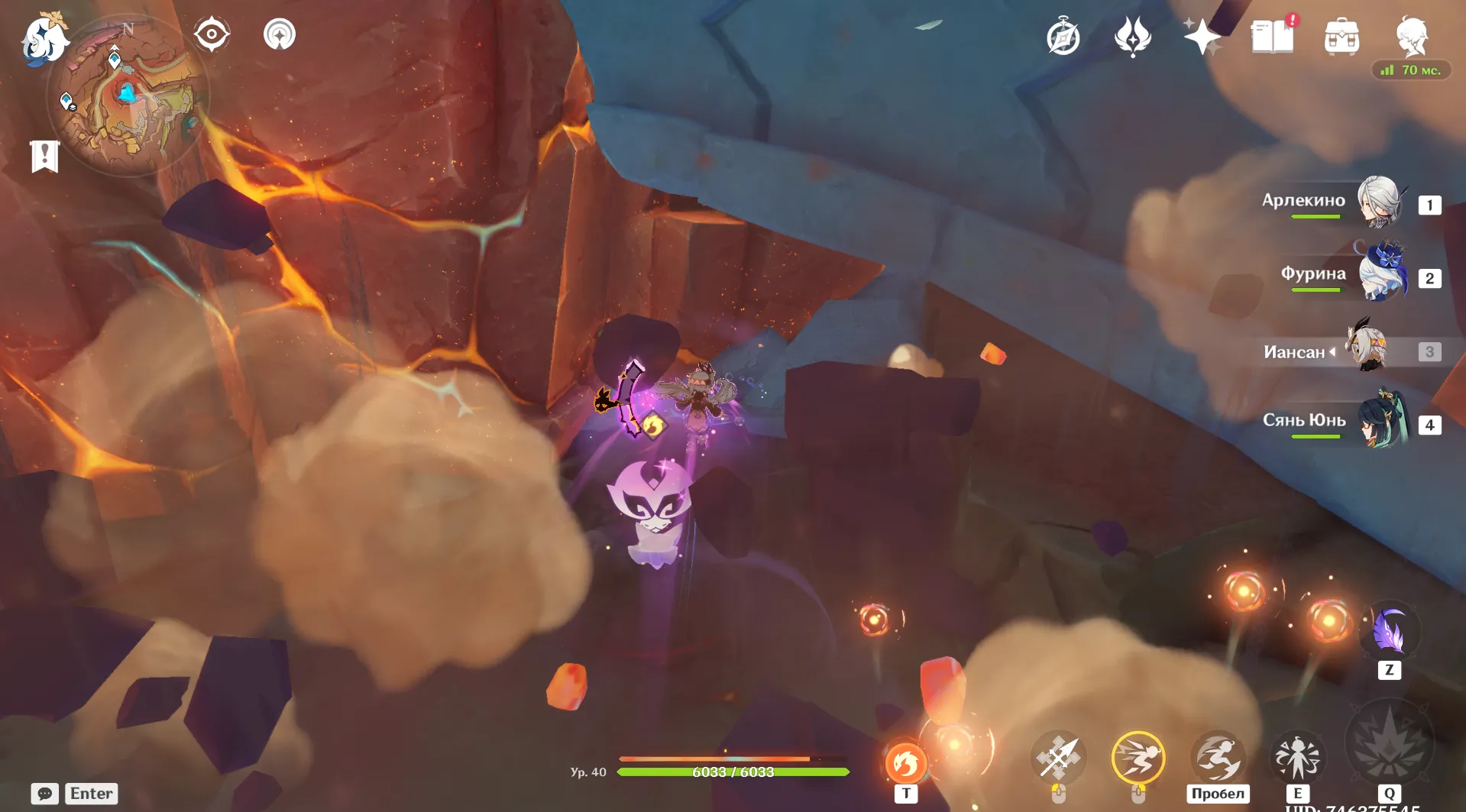This screenshot has height=812, width=1466.
Task: Switch to party member Сянь Юнь
Action: [x=1381, y=422]
